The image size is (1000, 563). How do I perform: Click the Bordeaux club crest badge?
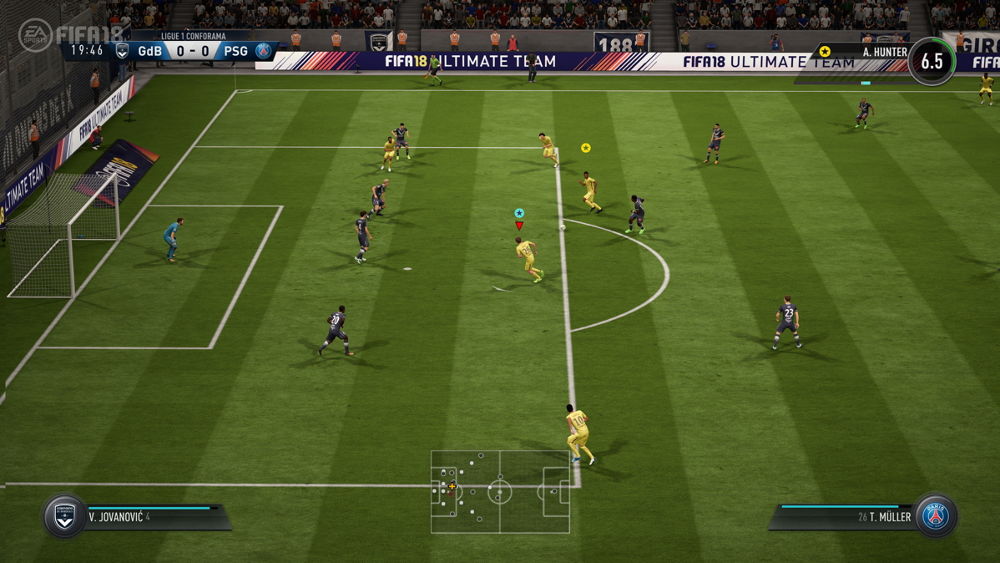(x=65, y=515)
